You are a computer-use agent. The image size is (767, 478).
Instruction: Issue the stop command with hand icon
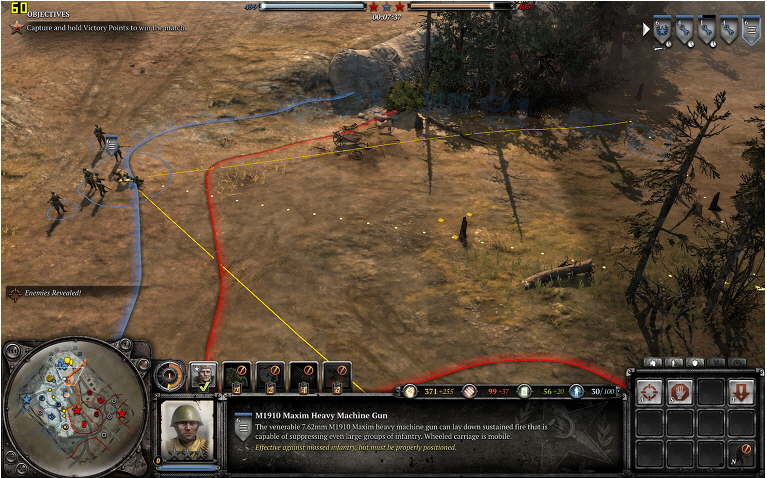click(681, 392)
